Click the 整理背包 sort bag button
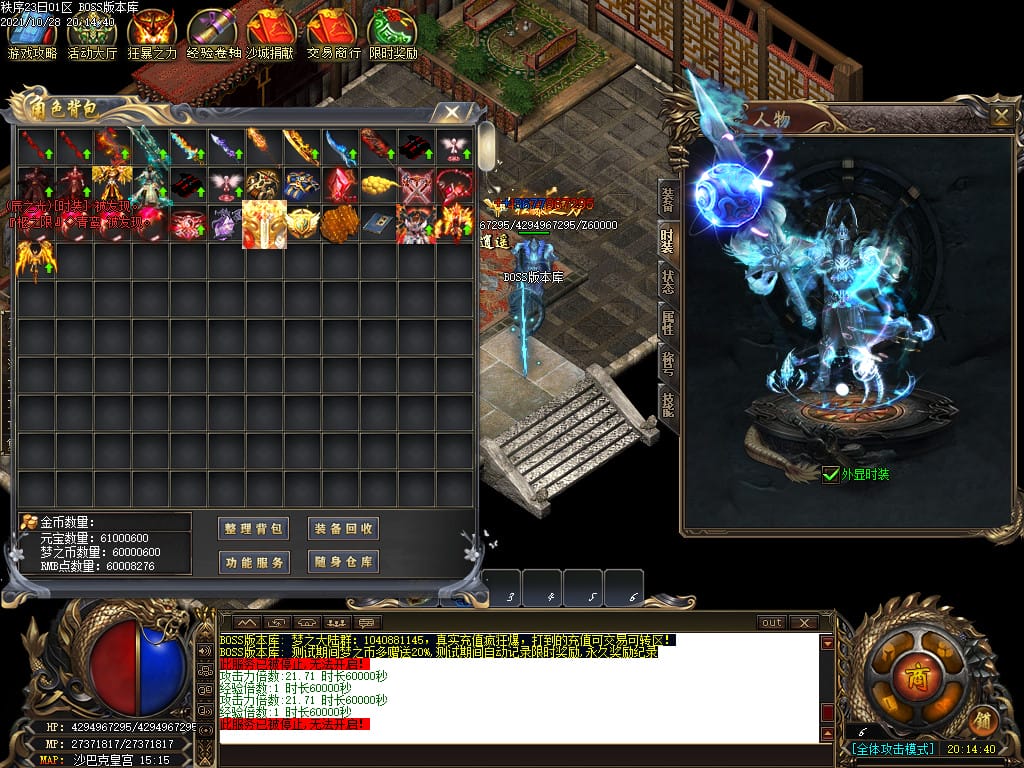The height and width of the screenshot is (768, 1024). point(253,529)
